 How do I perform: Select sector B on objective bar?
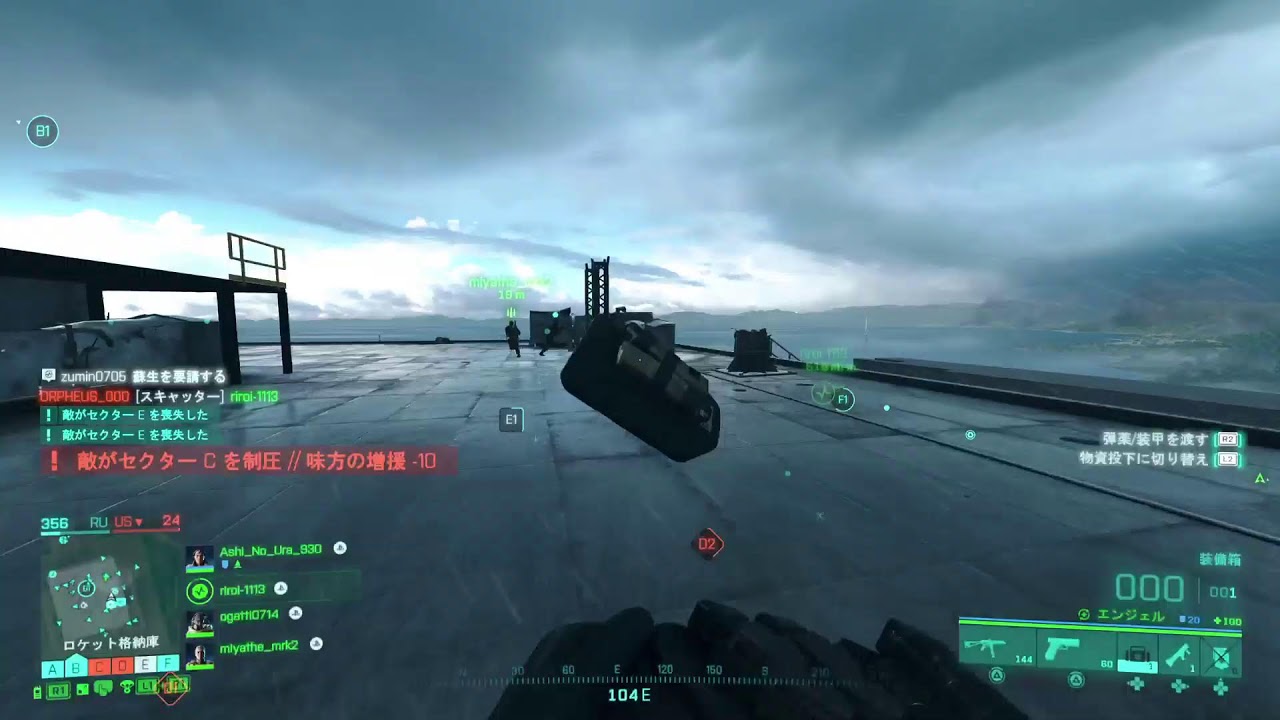(x=76, y=665)
